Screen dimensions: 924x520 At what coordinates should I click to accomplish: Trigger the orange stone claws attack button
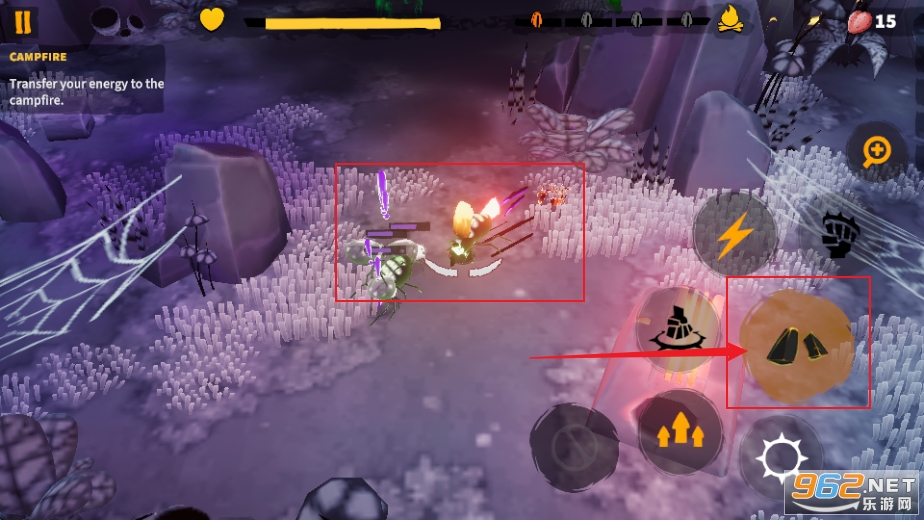(x=797, y=343)
